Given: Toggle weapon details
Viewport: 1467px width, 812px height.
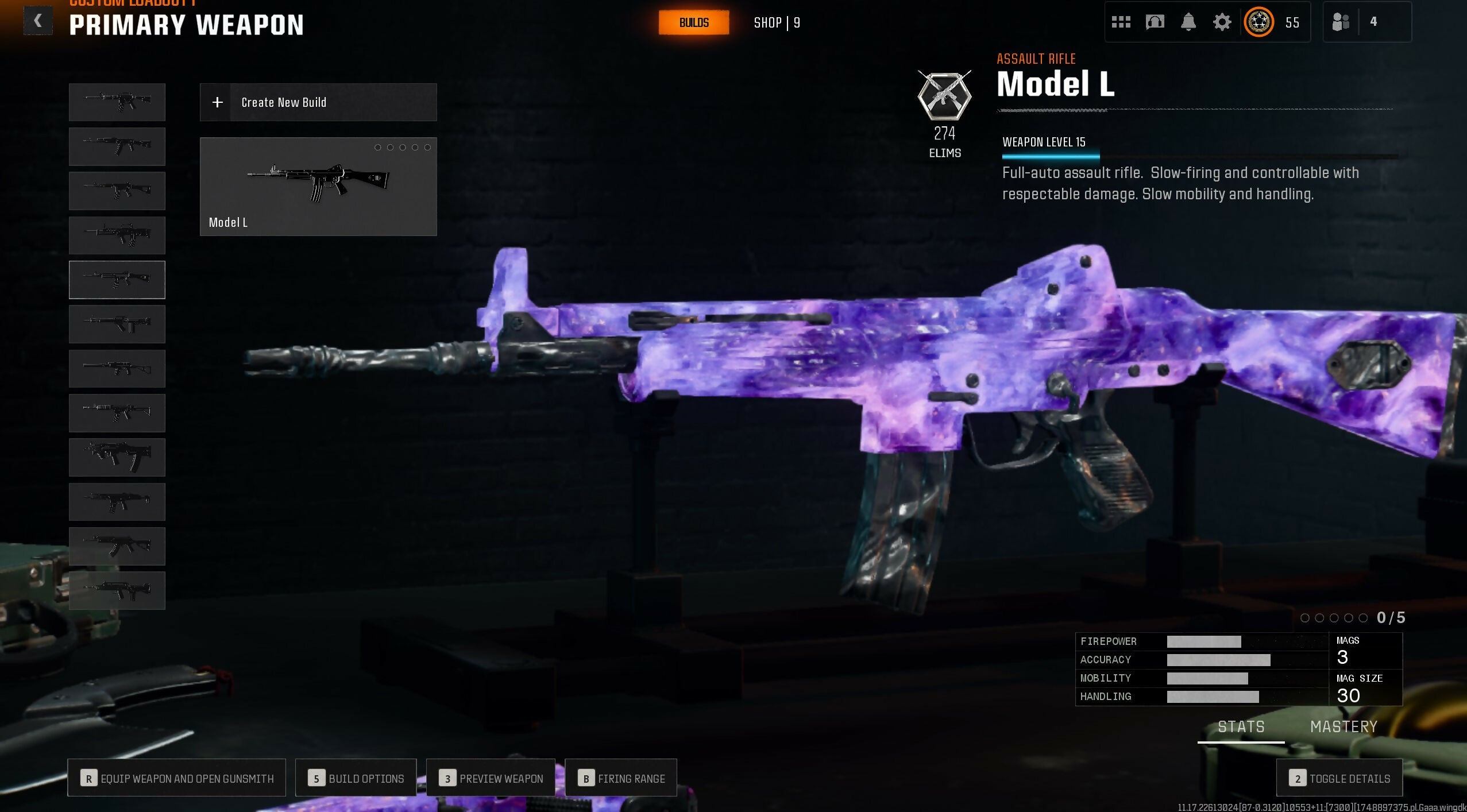Looking at the screenshot, I should [1339, 778].
